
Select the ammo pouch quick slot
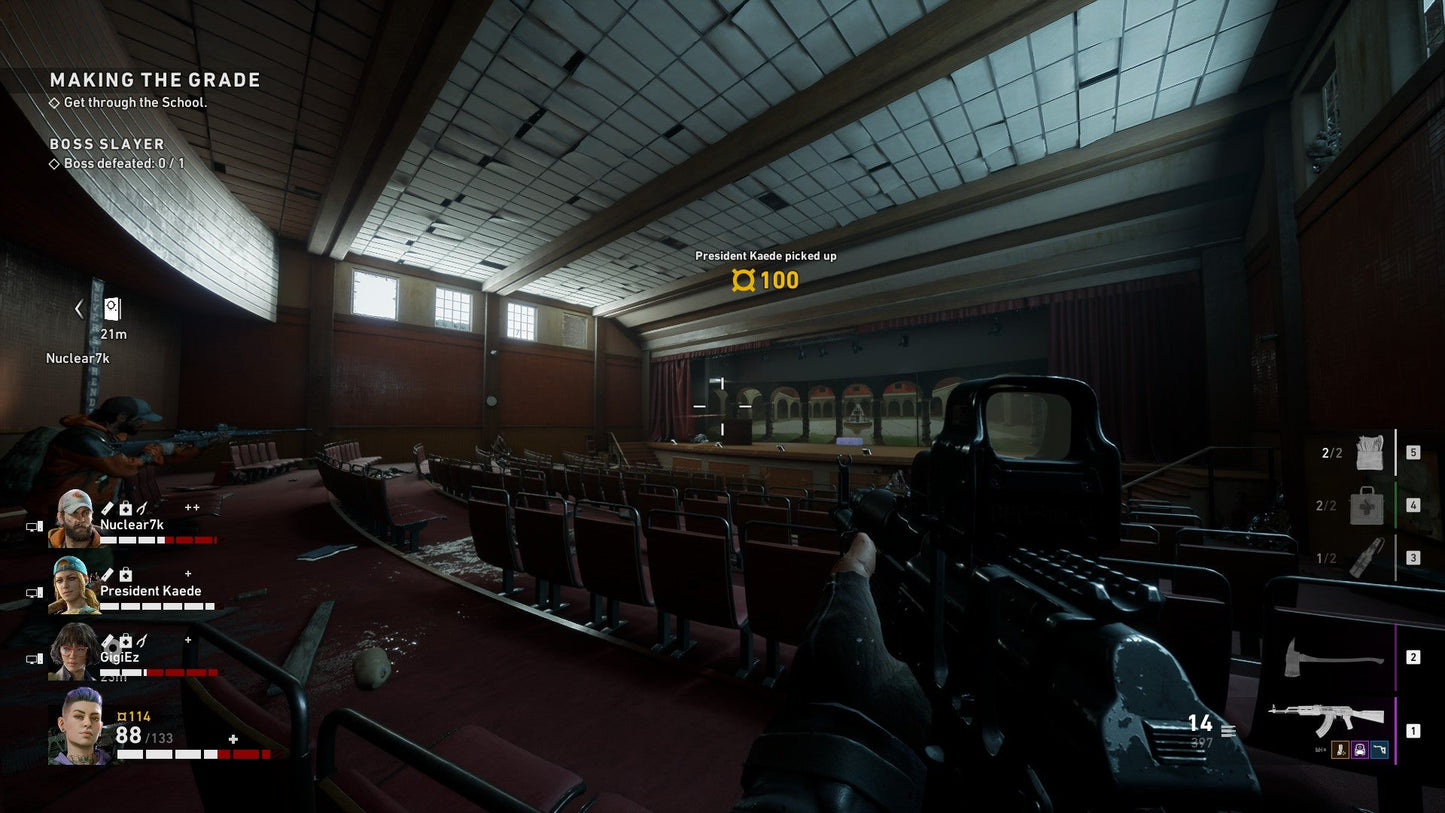coord(1369,452)
